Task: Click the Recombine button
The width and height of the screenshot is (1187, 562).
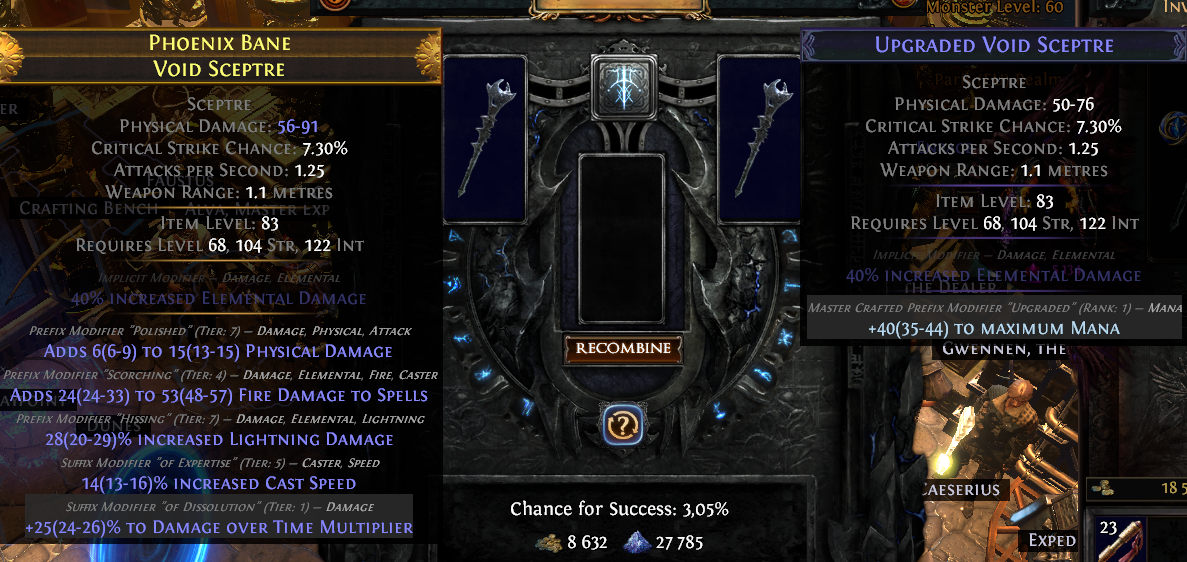Action: [x=622, y=349]
